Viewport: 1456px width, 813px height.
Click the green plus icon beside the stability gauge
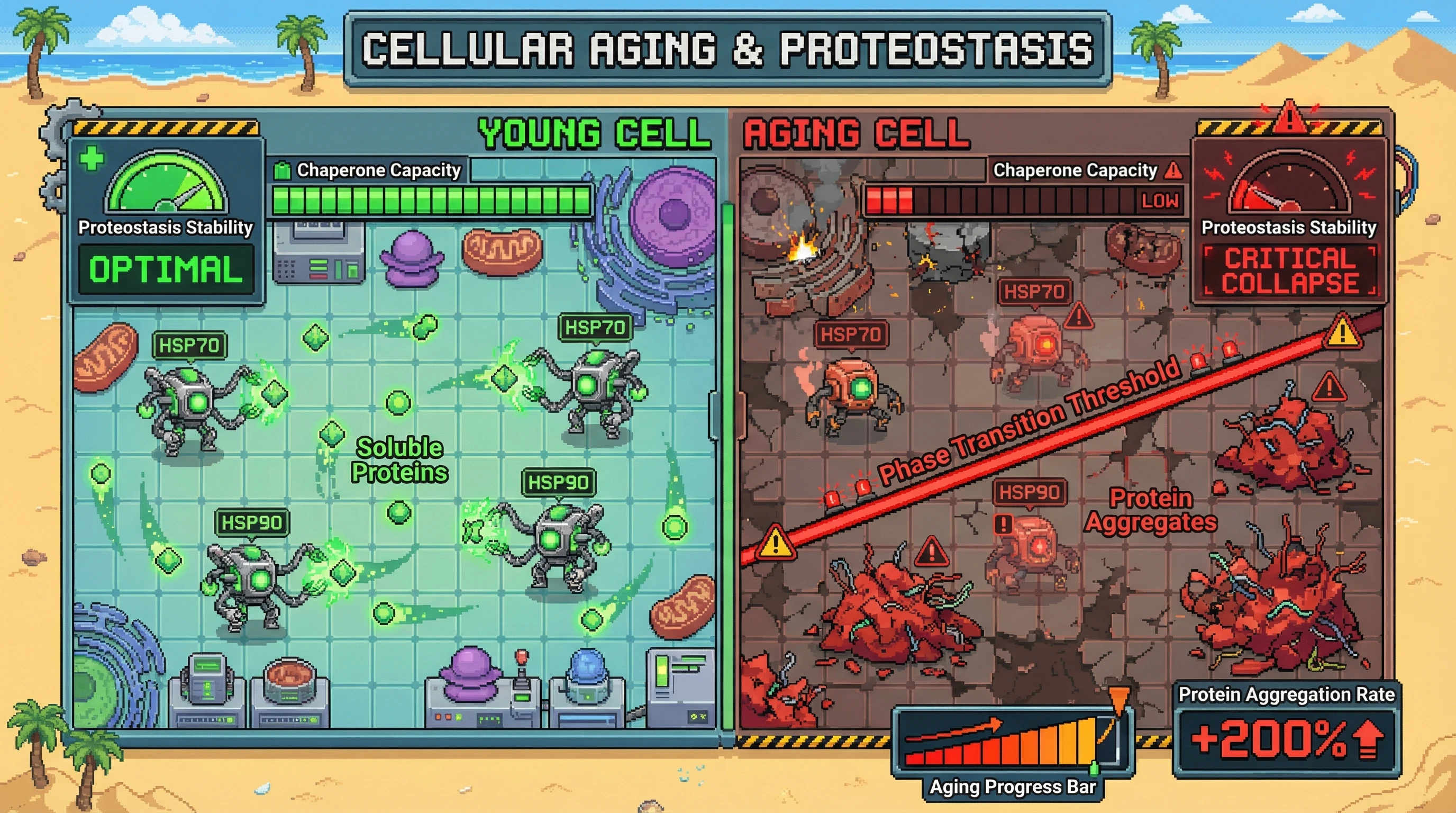pos(92,158)
